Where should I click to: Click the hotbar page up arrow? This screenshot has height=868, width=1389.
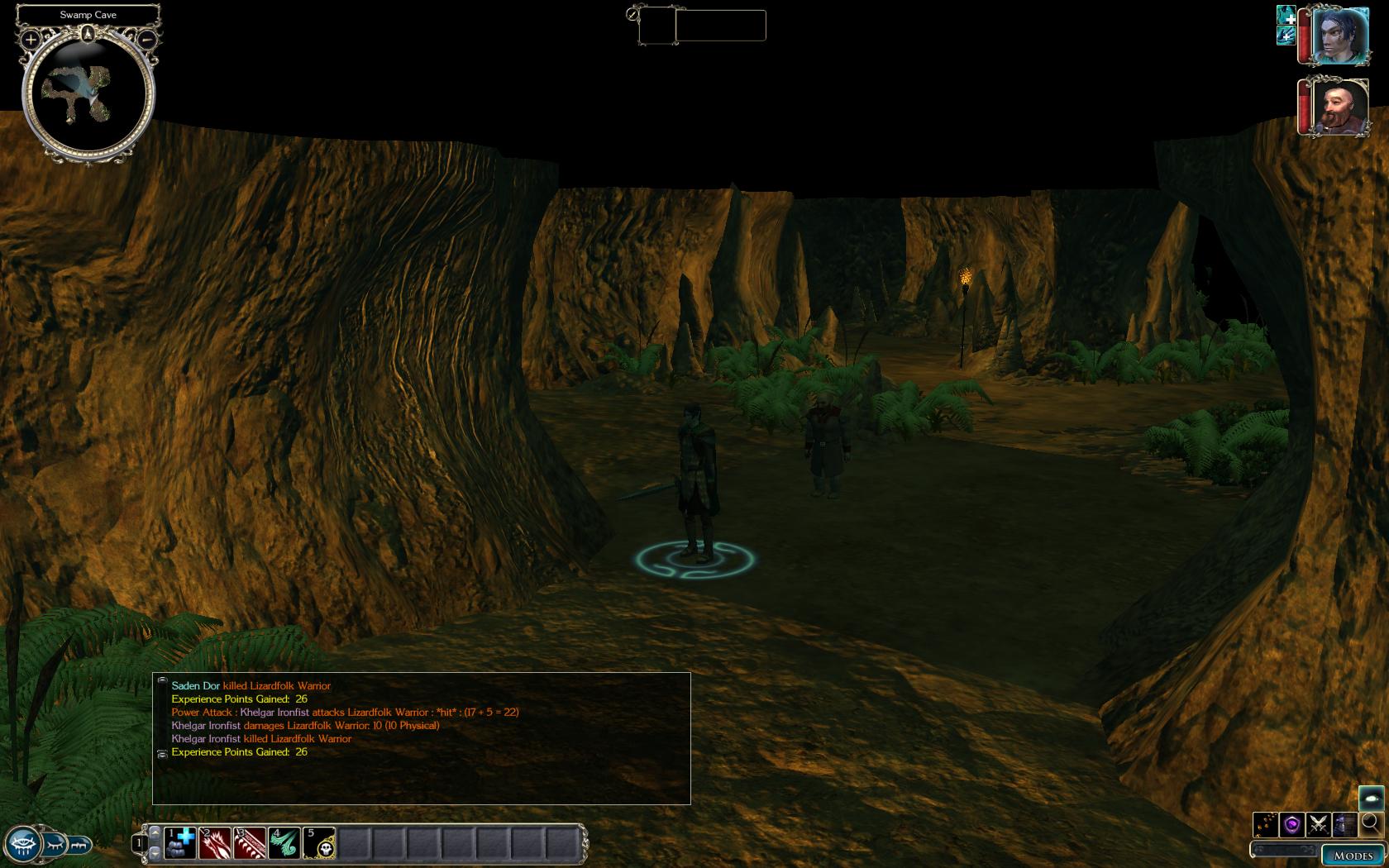click(x=155, y=832)
